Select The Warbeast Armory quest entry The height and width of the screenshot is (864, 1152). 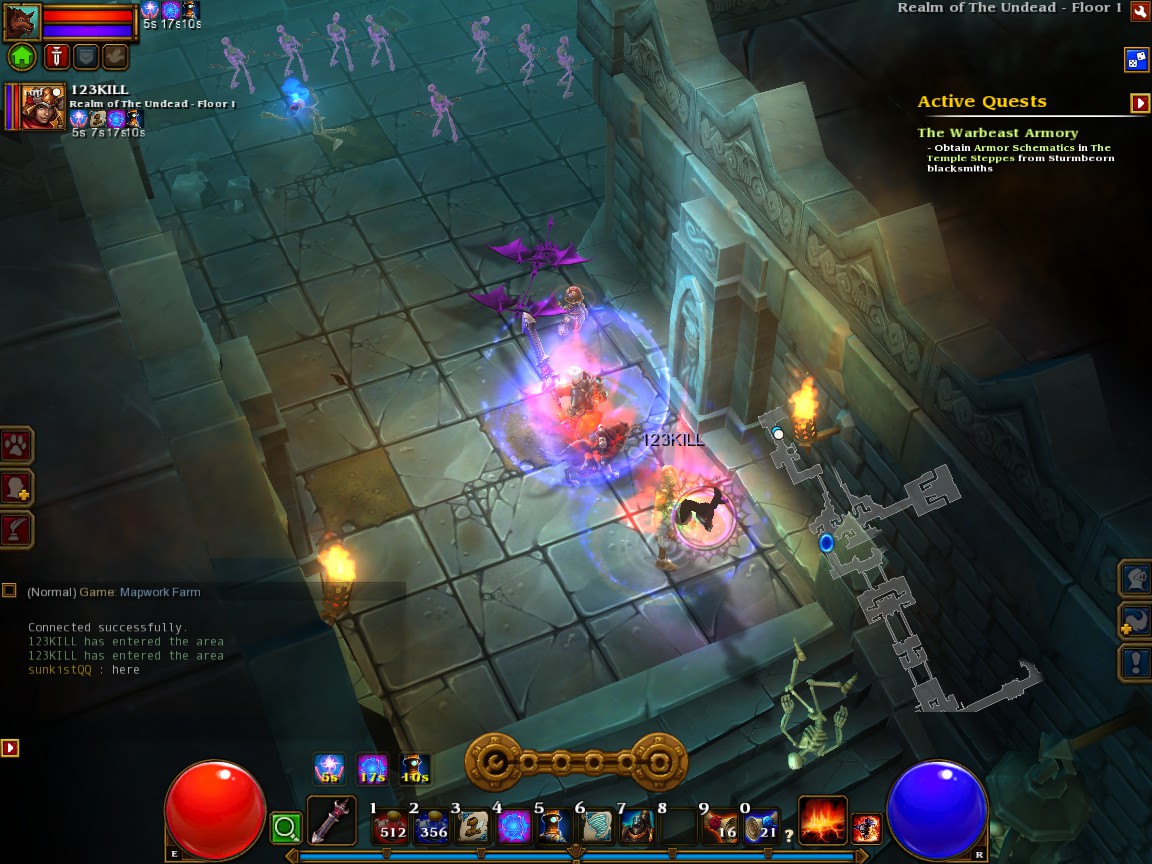997,133
